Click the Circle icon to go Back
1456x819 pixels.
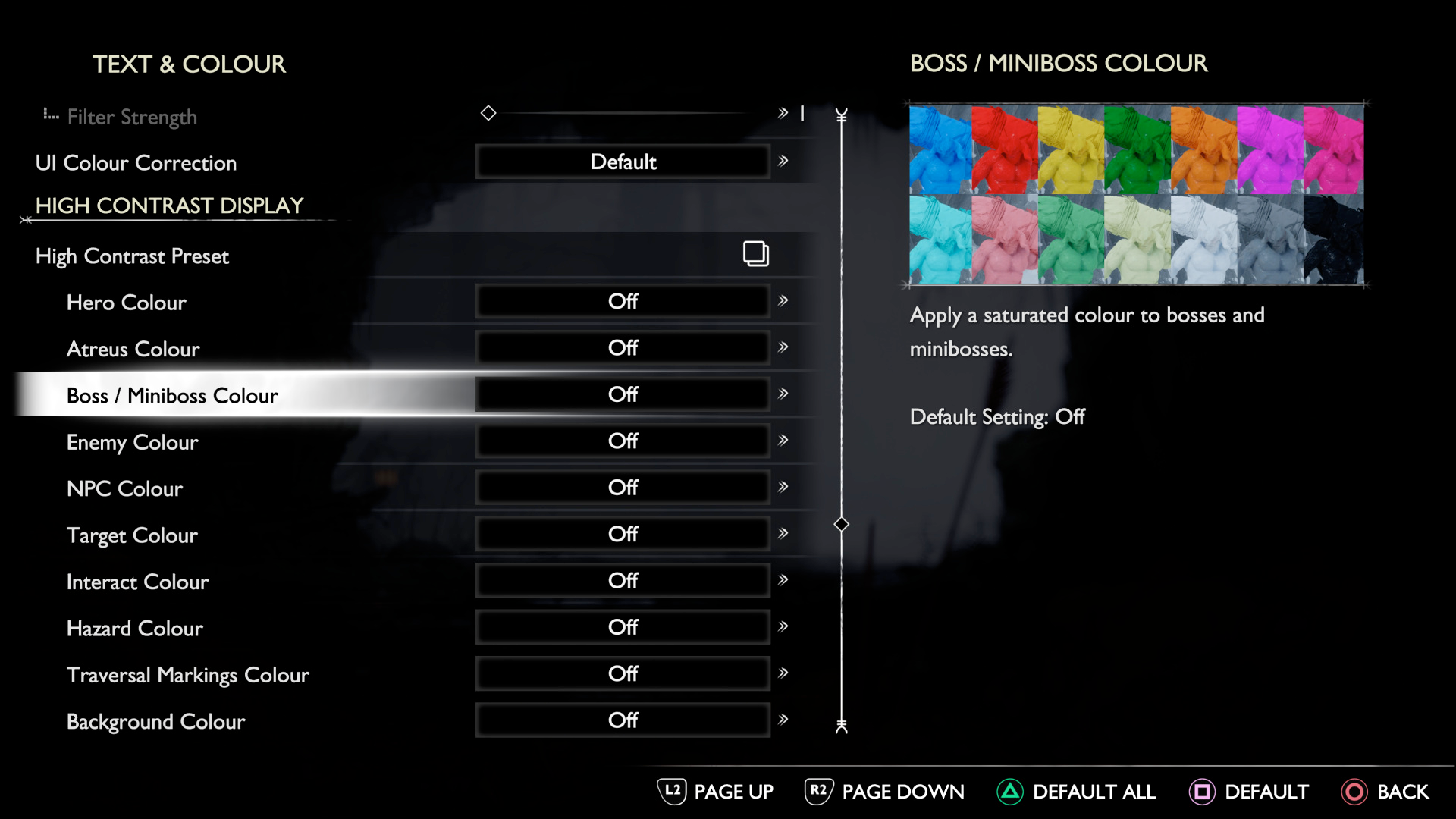coord(1356,791)
